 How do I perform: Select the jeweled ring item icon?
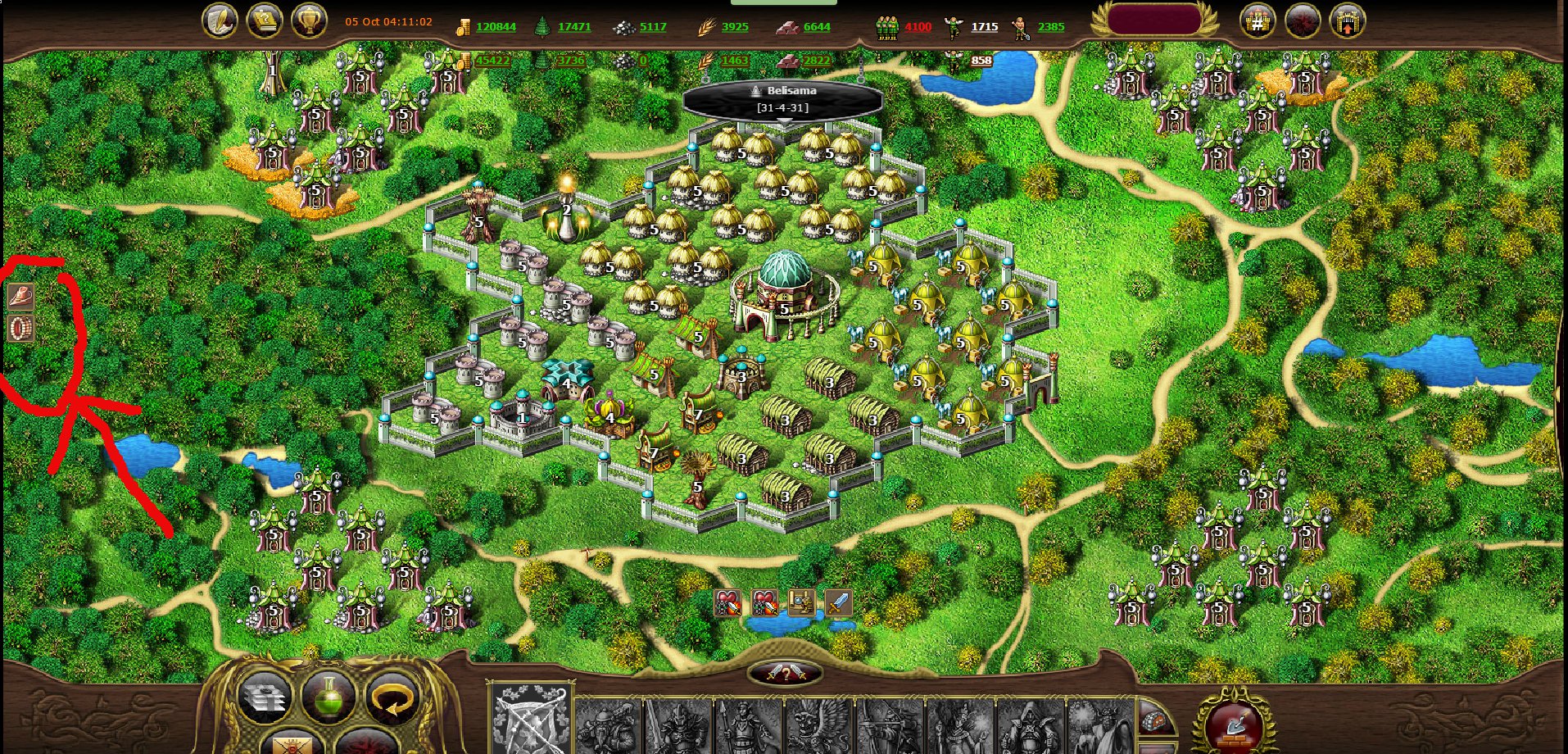20,329
